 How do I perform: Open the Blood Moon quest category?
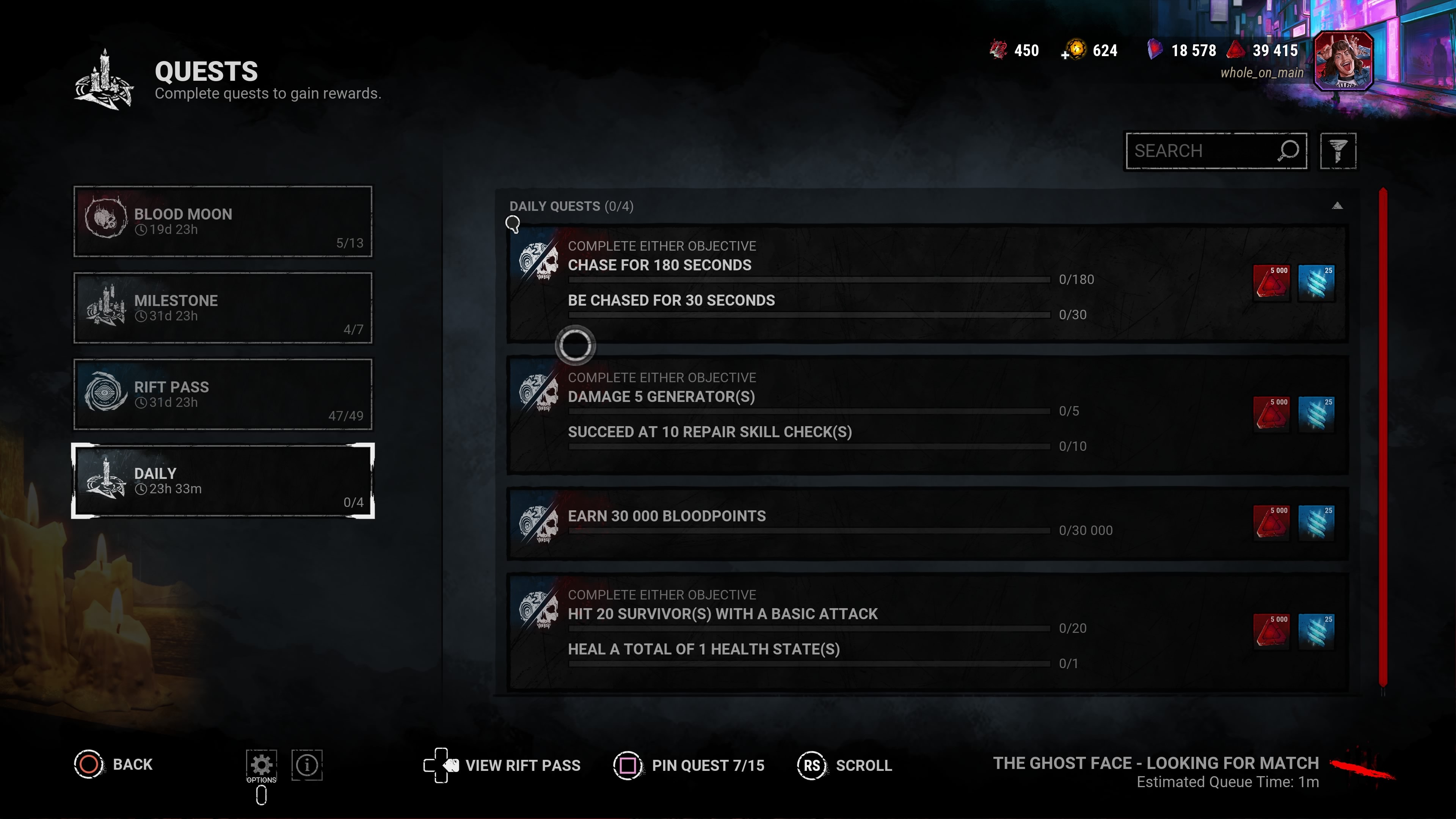[223, 221]
